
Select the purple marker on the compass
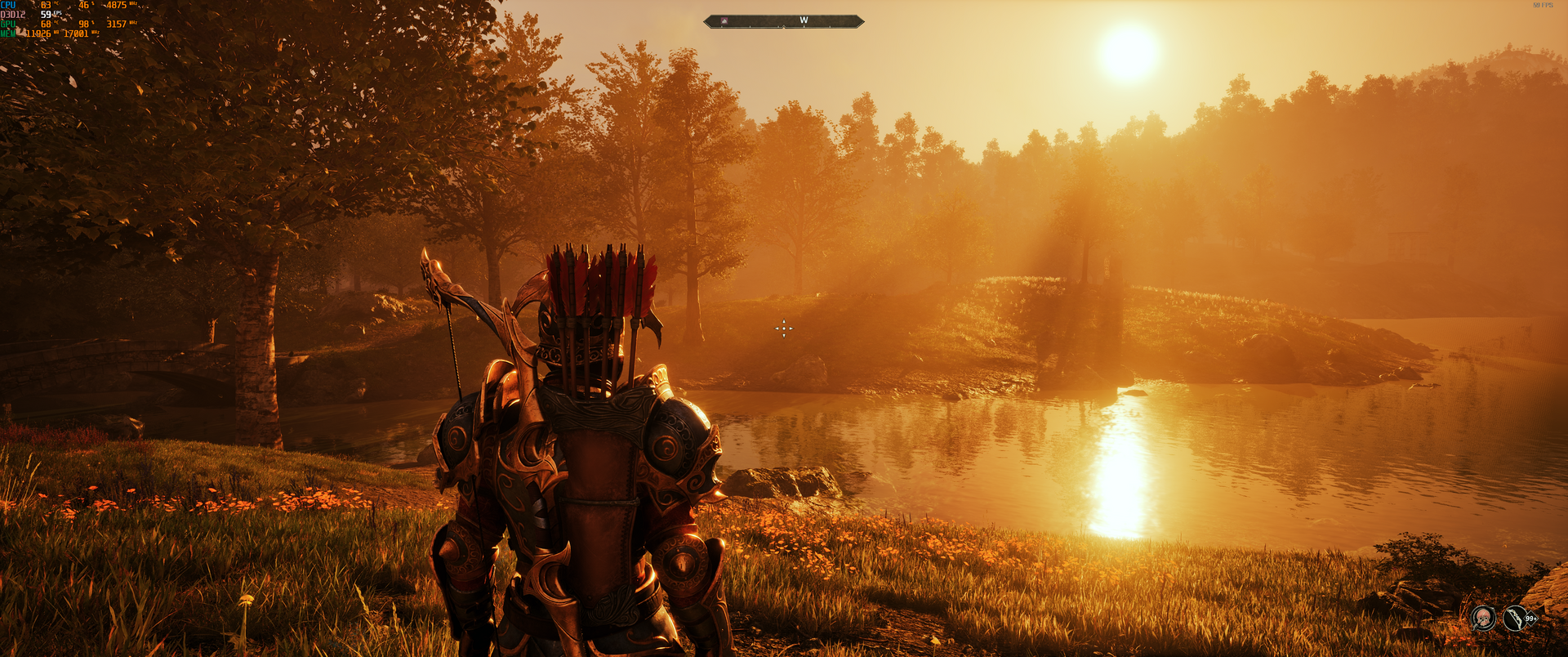(724, 21)
